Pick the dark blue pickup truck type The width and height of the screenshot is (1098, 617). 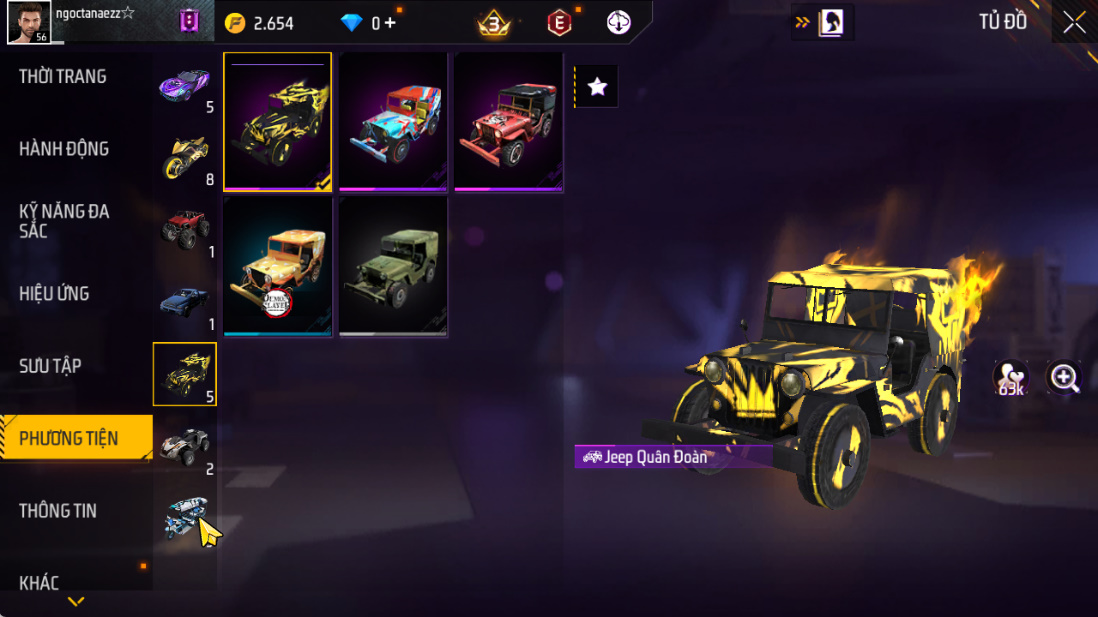tap(185, 301)
